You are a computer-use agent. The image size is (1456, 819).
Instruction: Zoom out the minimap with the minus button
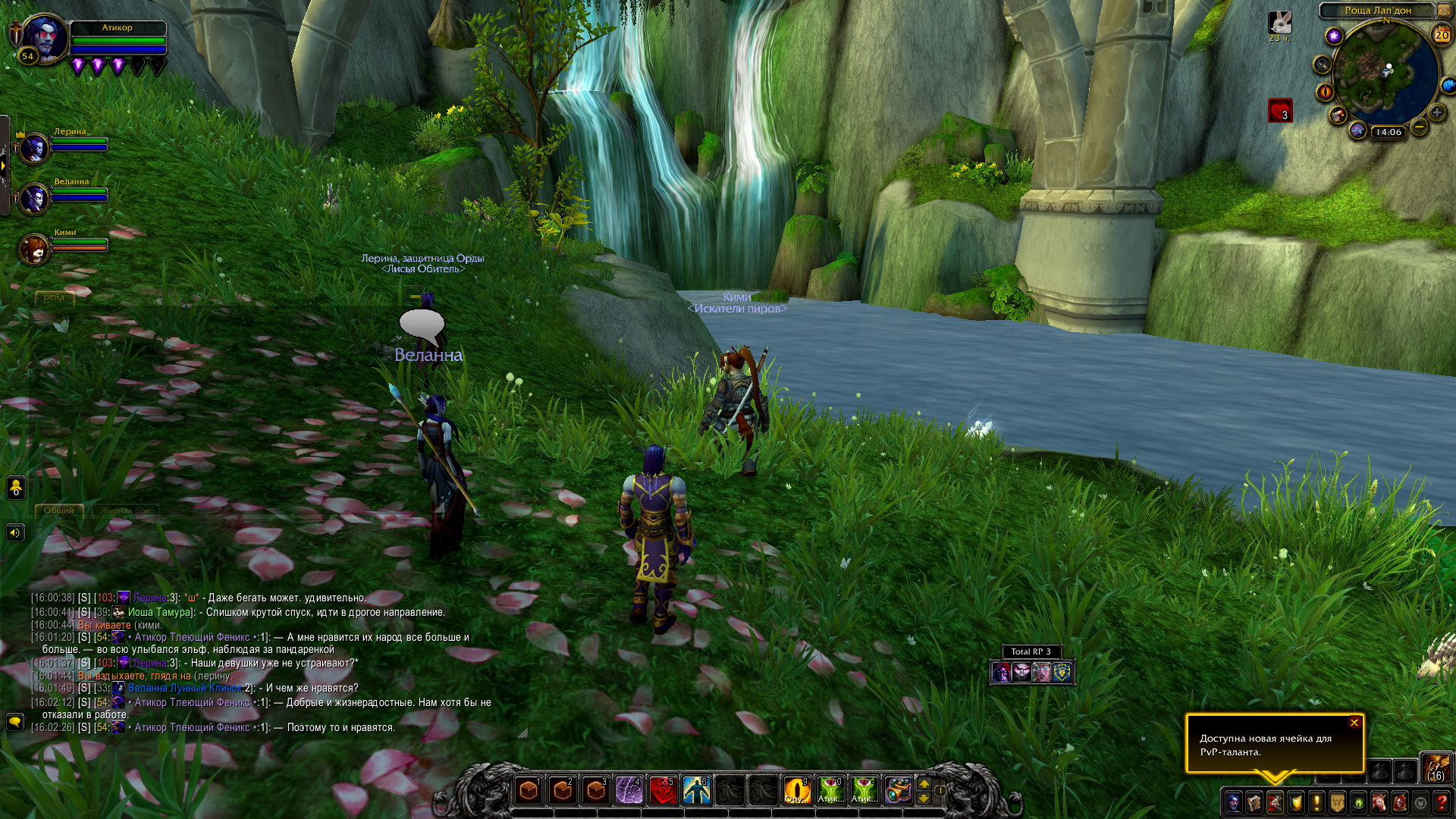1419,126
